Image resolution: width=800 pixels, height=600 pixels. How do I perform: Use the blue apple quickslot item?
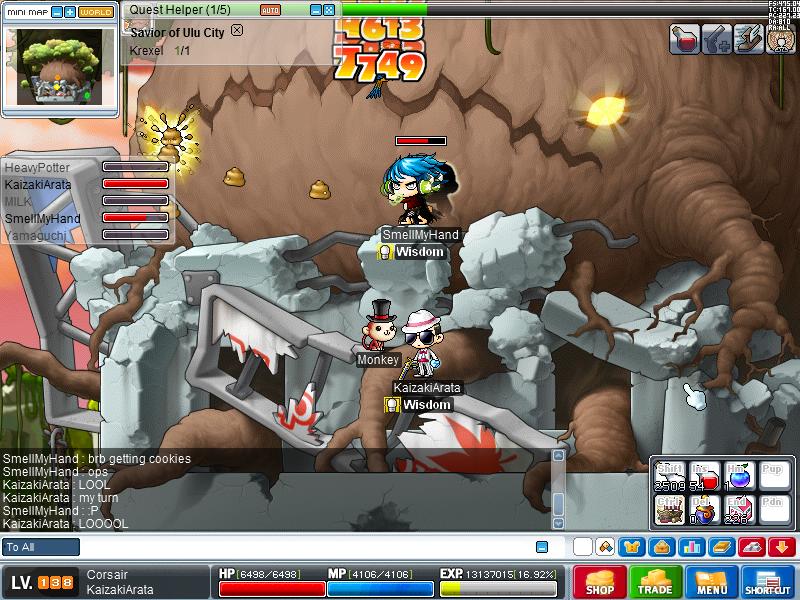739,476
